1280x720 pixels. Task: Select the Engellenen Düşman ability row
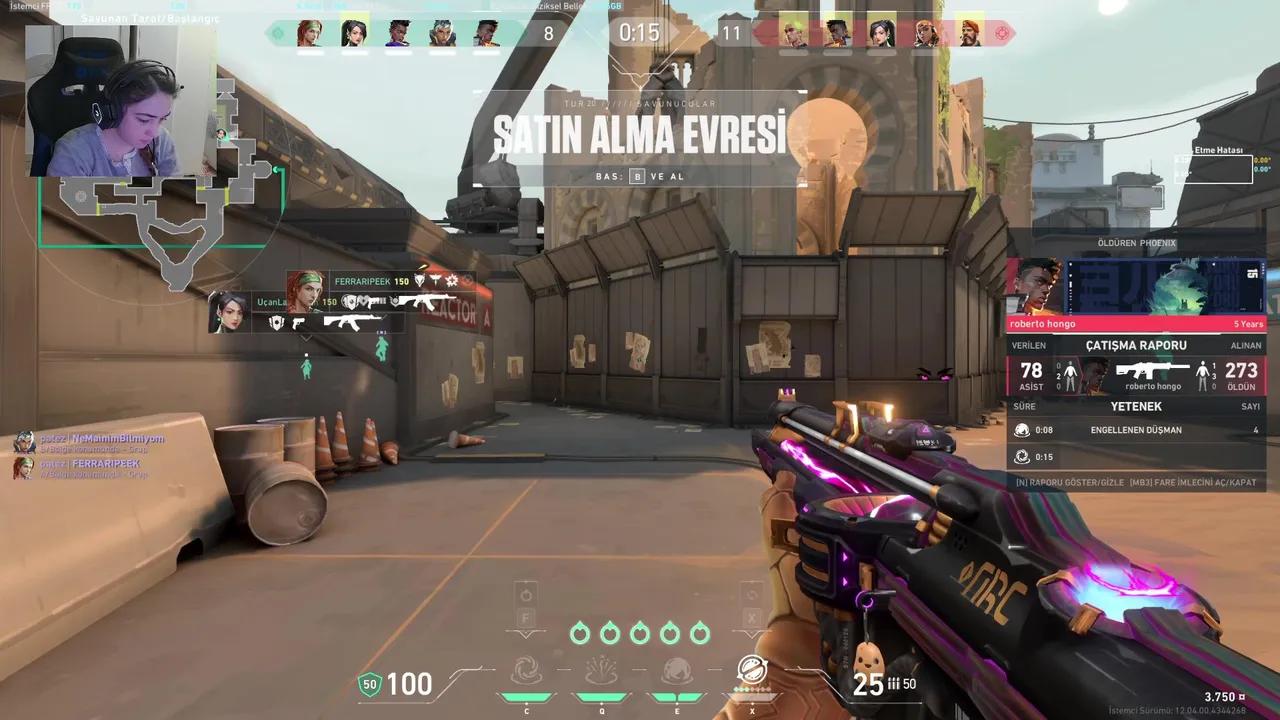click(x=1136, y=430)
